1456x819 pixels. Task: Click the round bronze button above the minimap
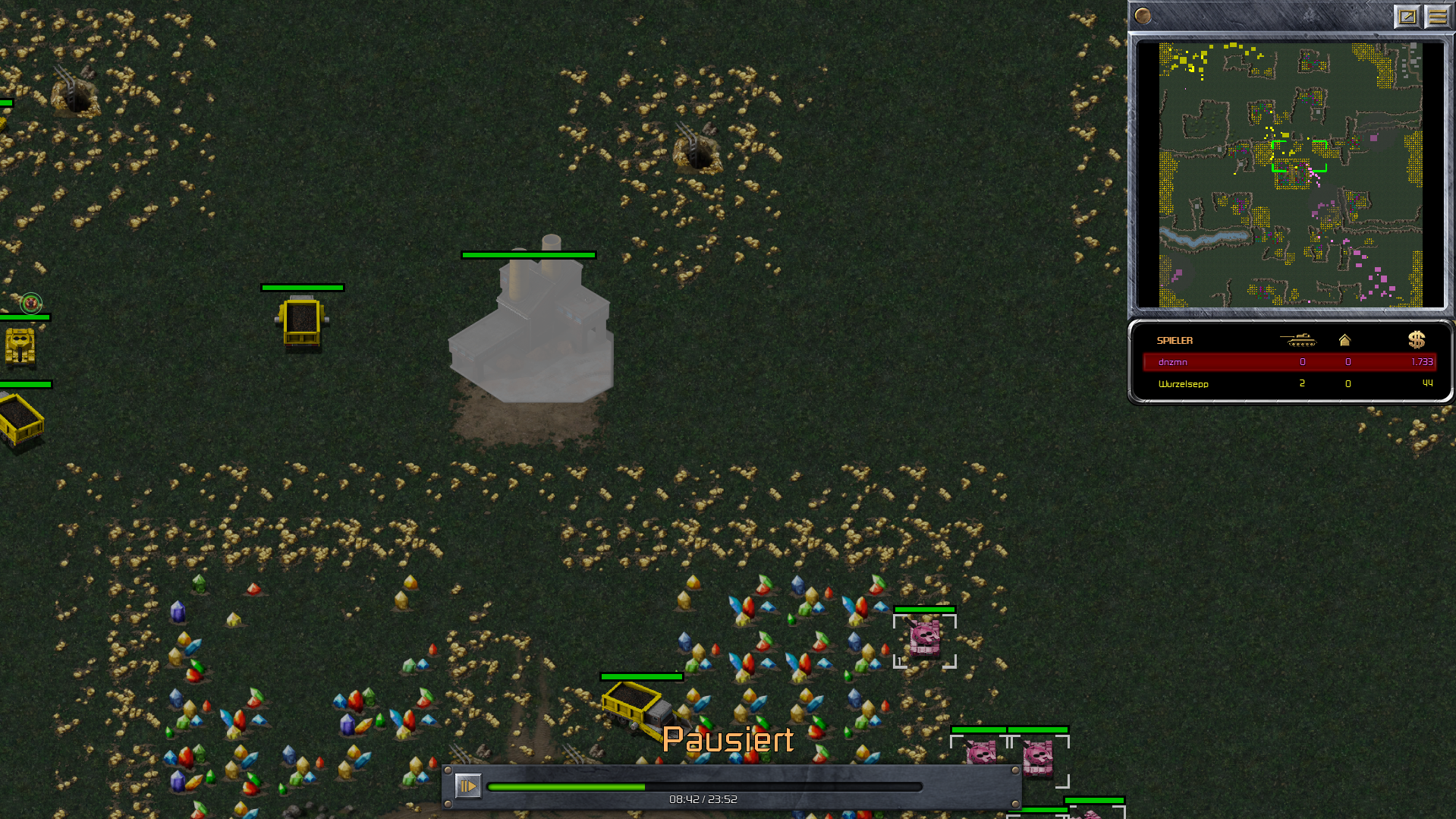click(x=1143, y=16)
